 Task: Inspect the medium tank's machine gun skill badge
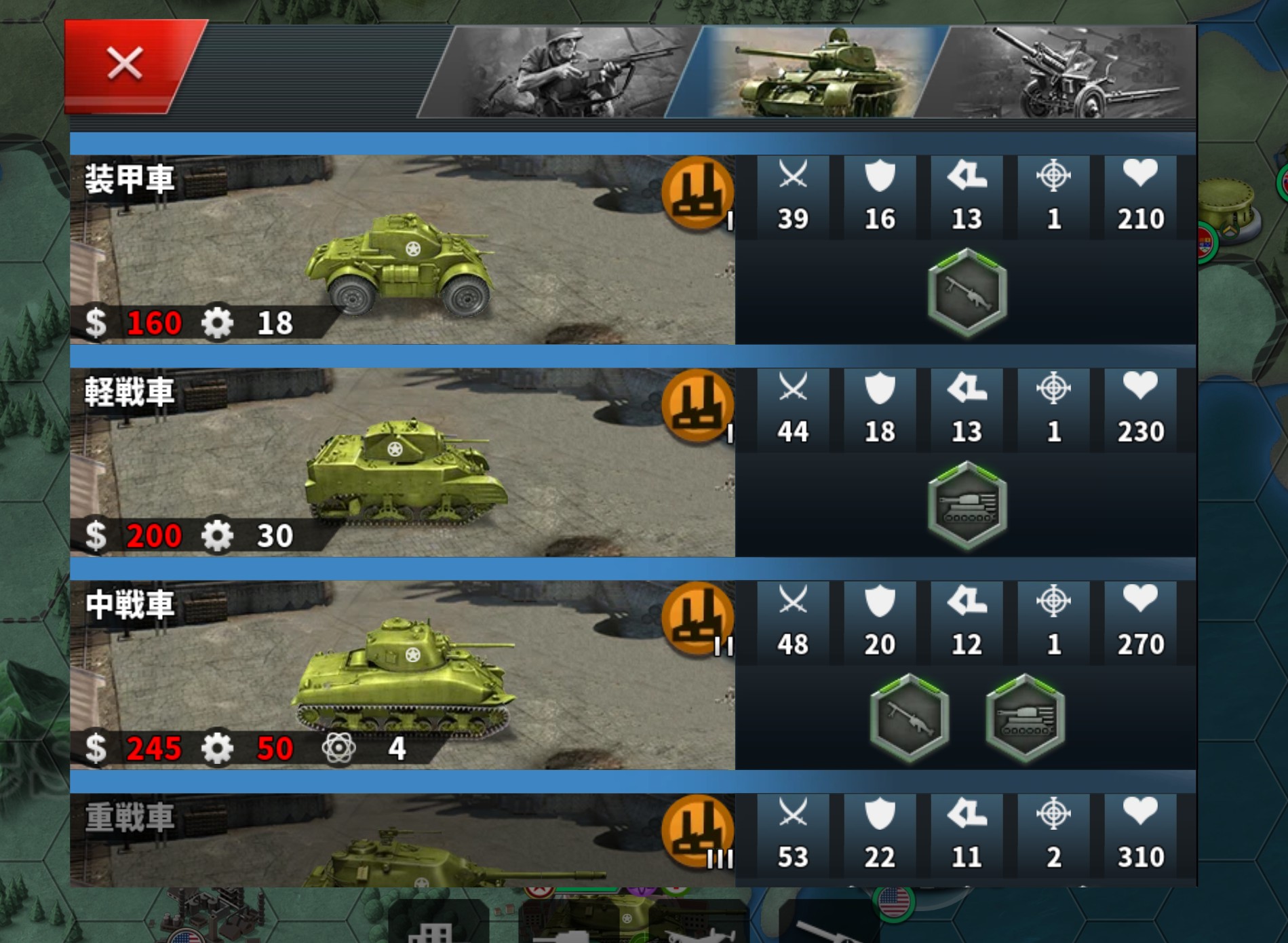(x=909, y=718)
